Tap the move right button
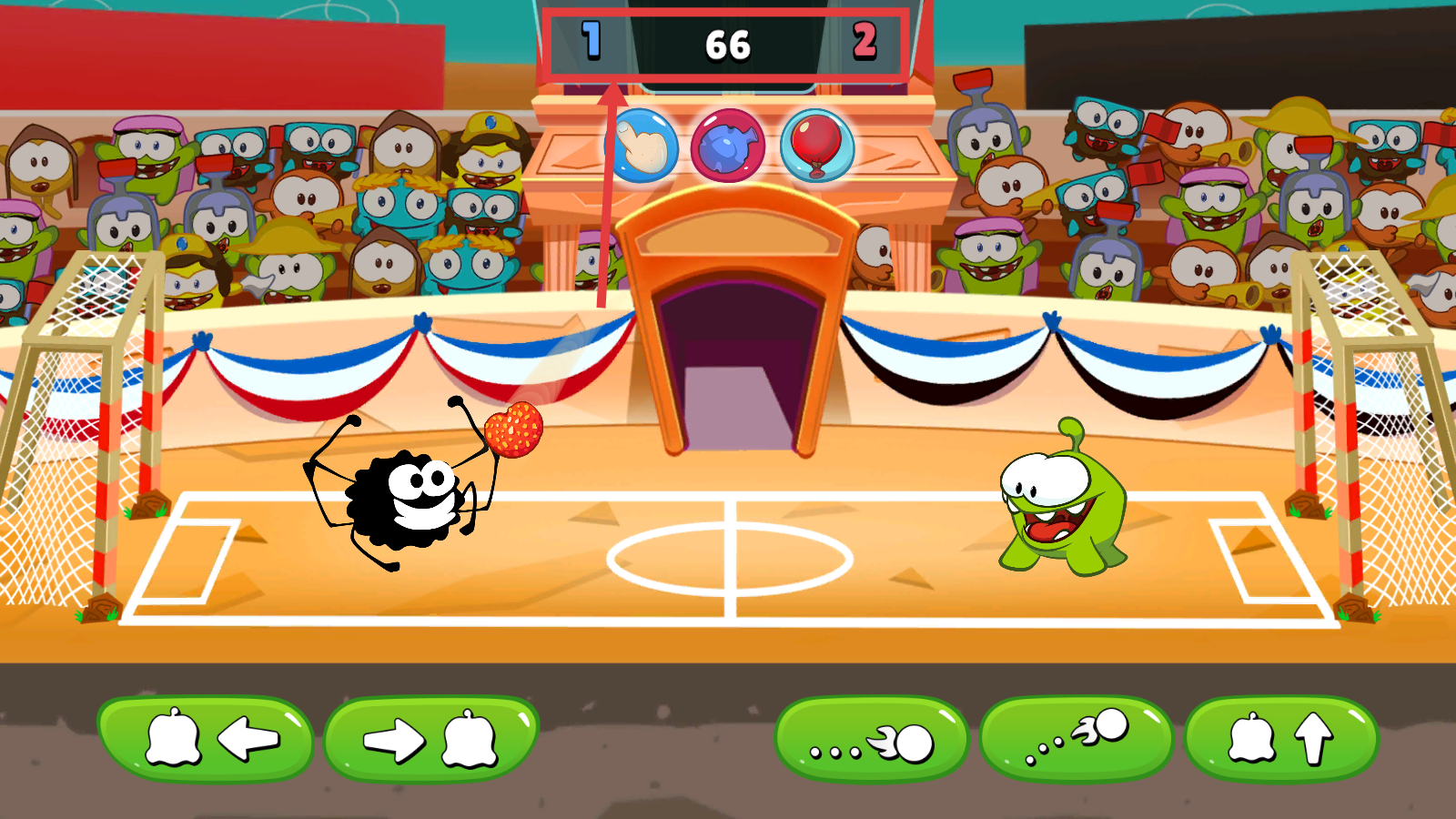Image resolution: width=1456 pixels, height=819 pixels. tap(431, 738)
